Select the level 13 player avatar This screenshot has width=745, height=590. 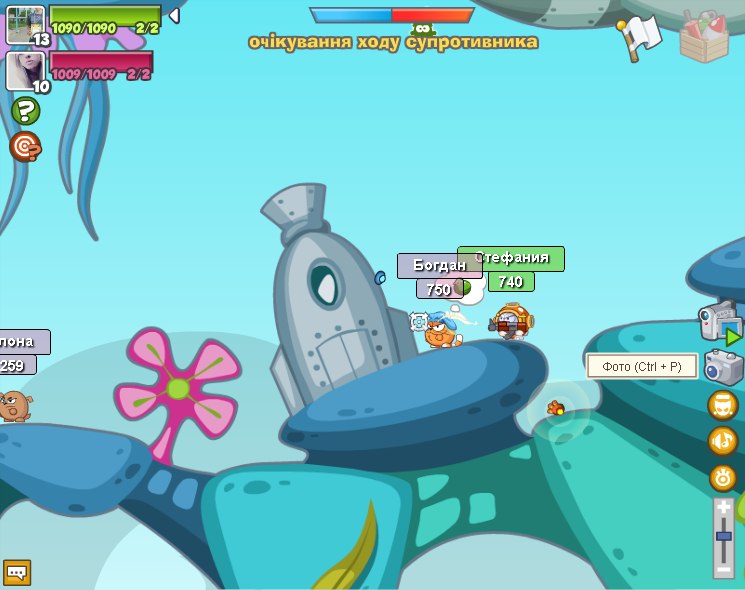coord(25,24)
